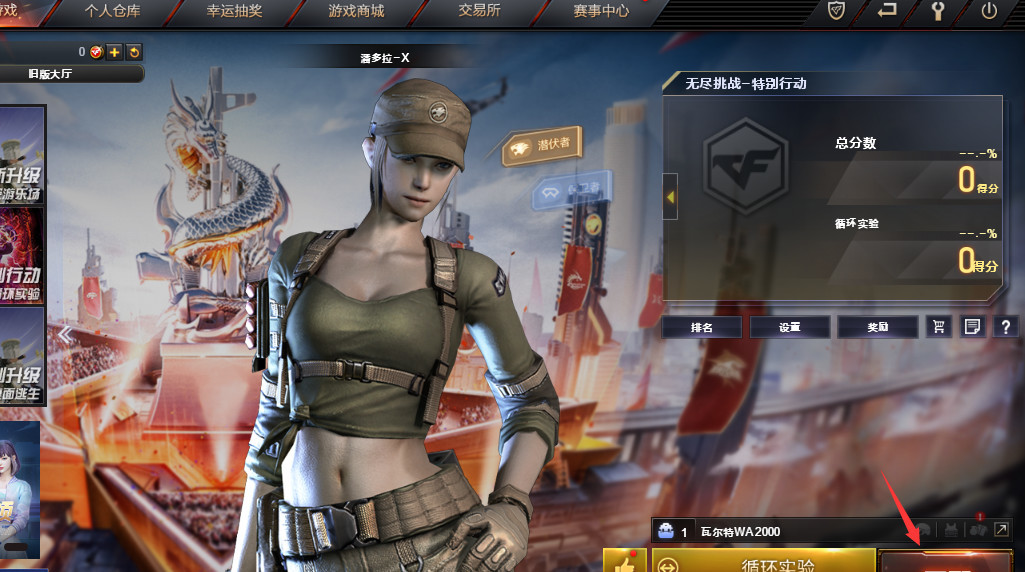Open the question mark help button

pyautogui.click(x=1004, y=326)
